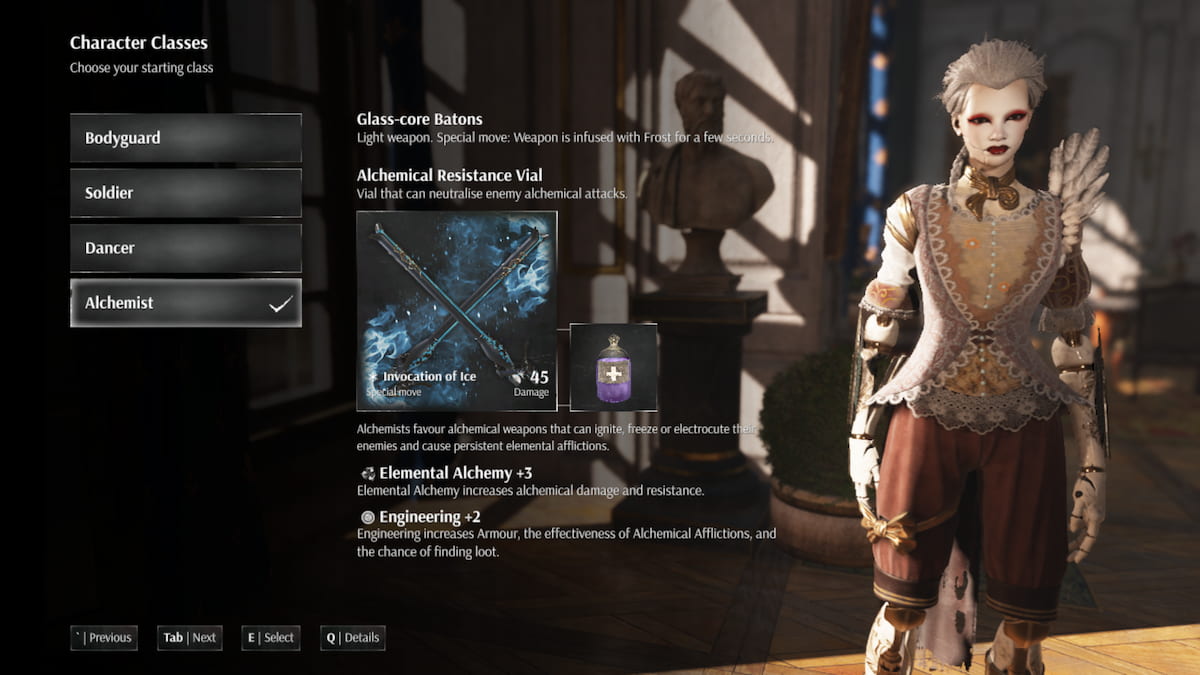This screenshot has width=1200, height=675.
Task: Click the Next button
Action: tap(190, 638)
